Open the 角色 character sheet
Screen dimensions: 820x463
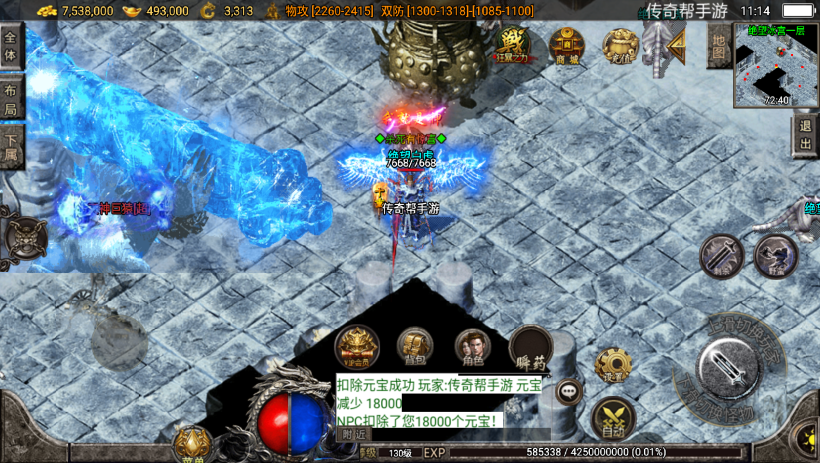[x=473, y=347]
